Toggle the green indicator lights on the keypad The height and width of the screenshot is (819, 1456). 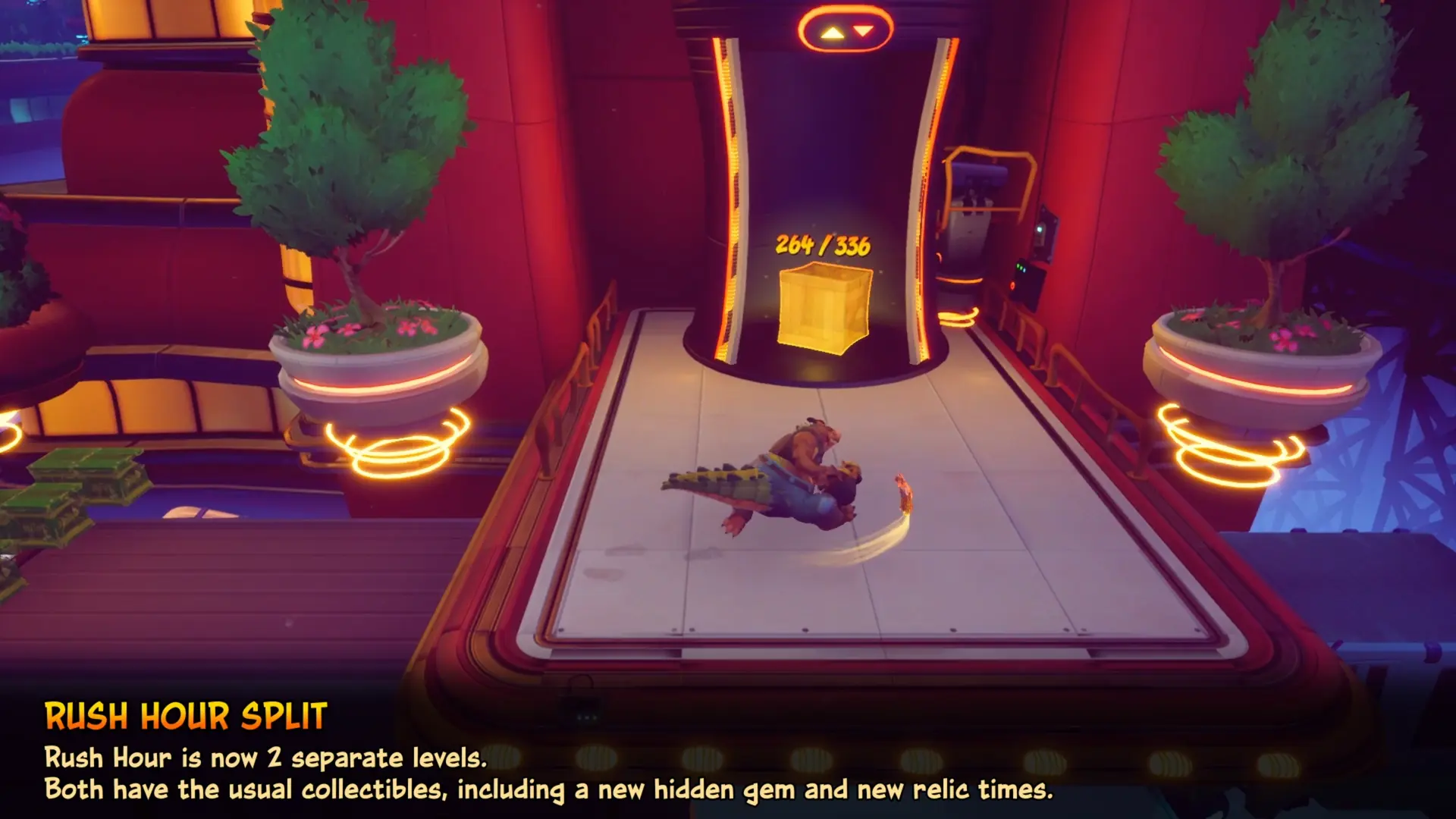(x=1021, y=266)
